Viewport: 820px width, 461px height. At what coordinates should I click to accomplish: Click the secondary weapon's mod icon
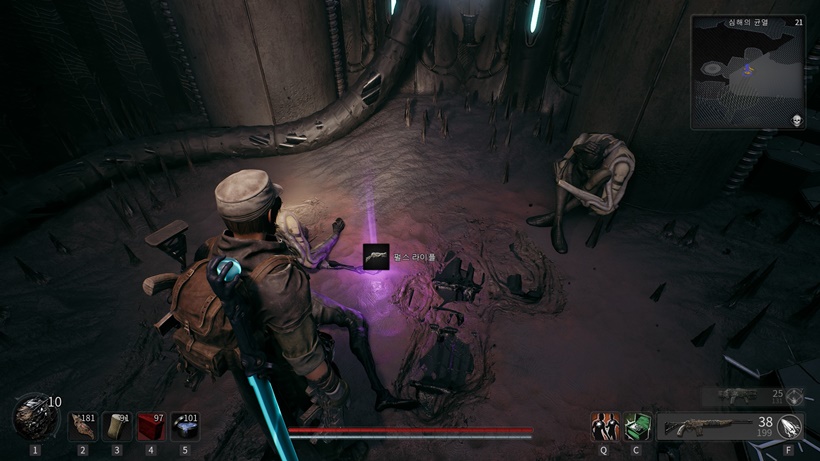794,396
